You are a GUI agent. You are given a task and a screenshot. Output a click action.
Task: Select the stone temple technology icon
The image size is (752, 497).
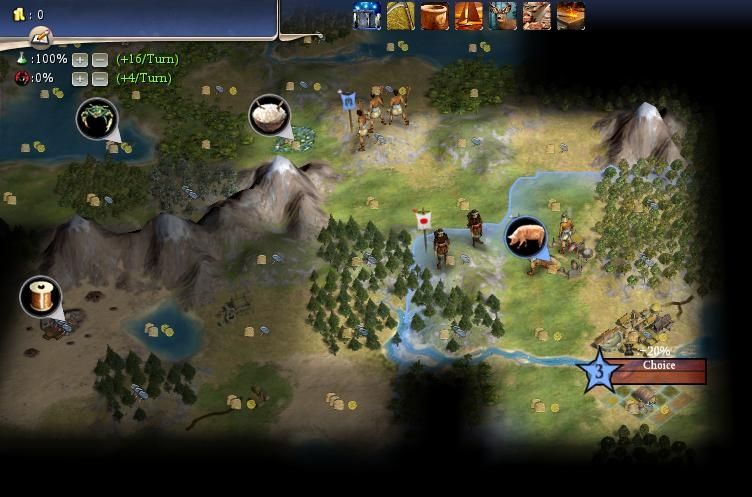tap(367, 15)
